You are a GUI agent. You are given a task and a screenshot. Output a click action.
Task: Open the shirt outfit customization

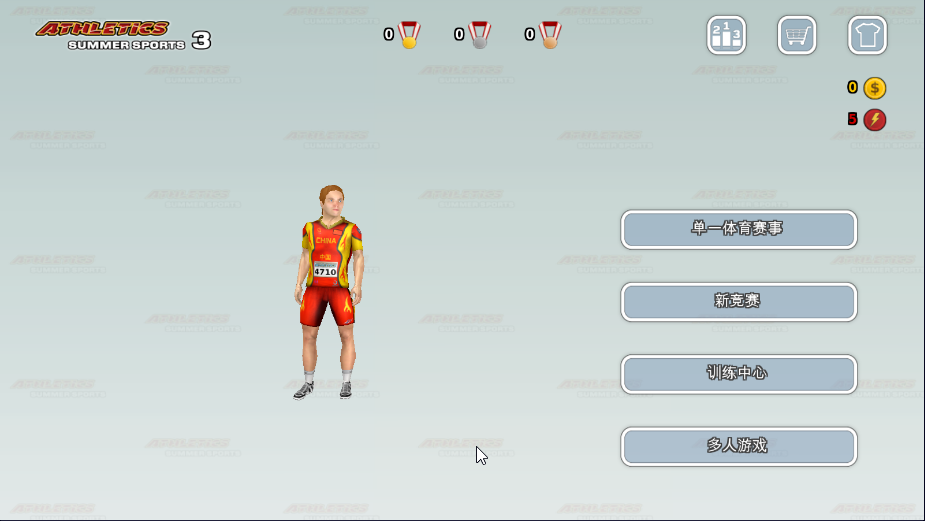click(867, 35)
